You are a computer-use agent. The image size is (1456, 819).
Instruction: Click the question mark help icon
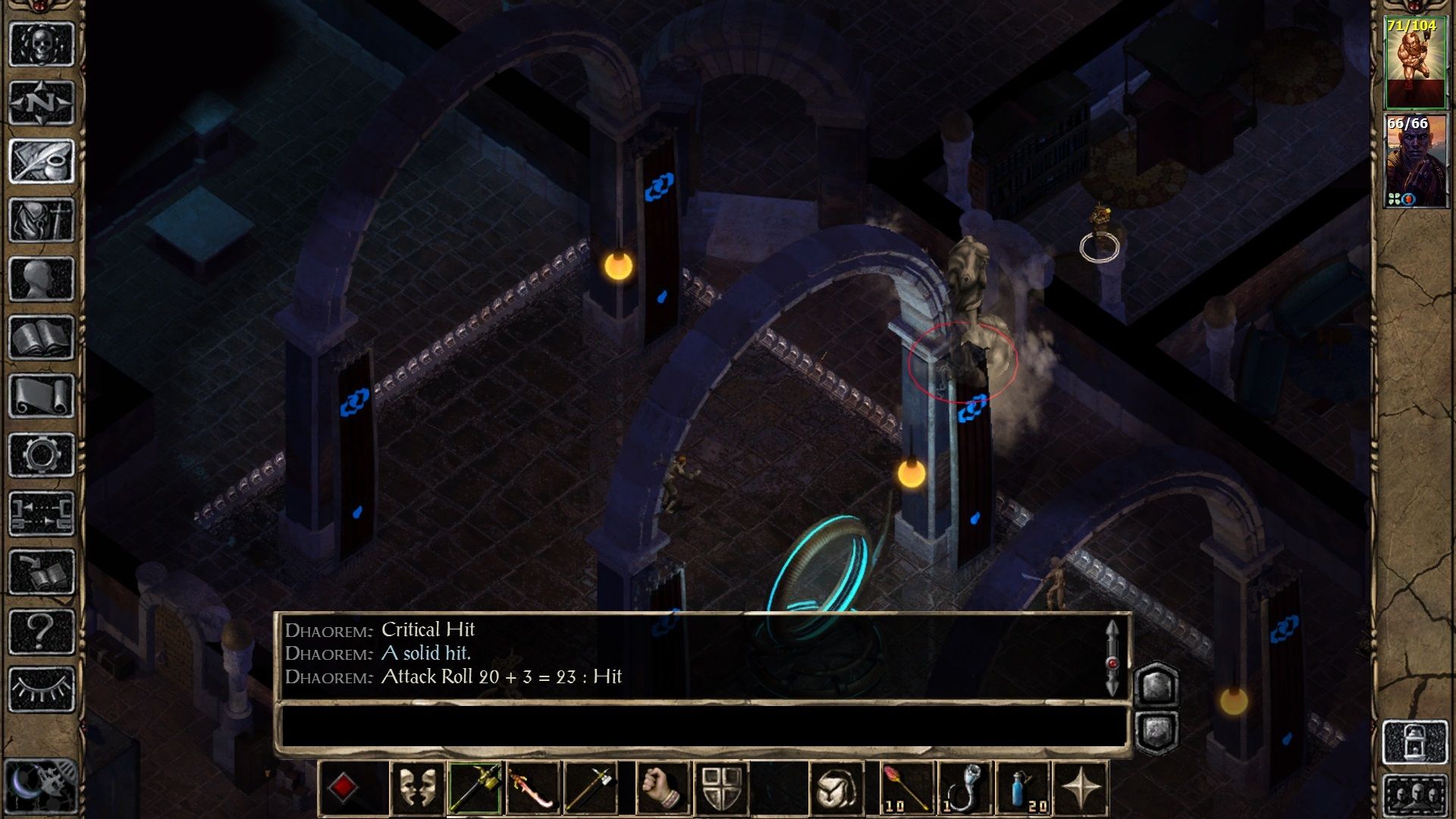(x=42, y=631)
